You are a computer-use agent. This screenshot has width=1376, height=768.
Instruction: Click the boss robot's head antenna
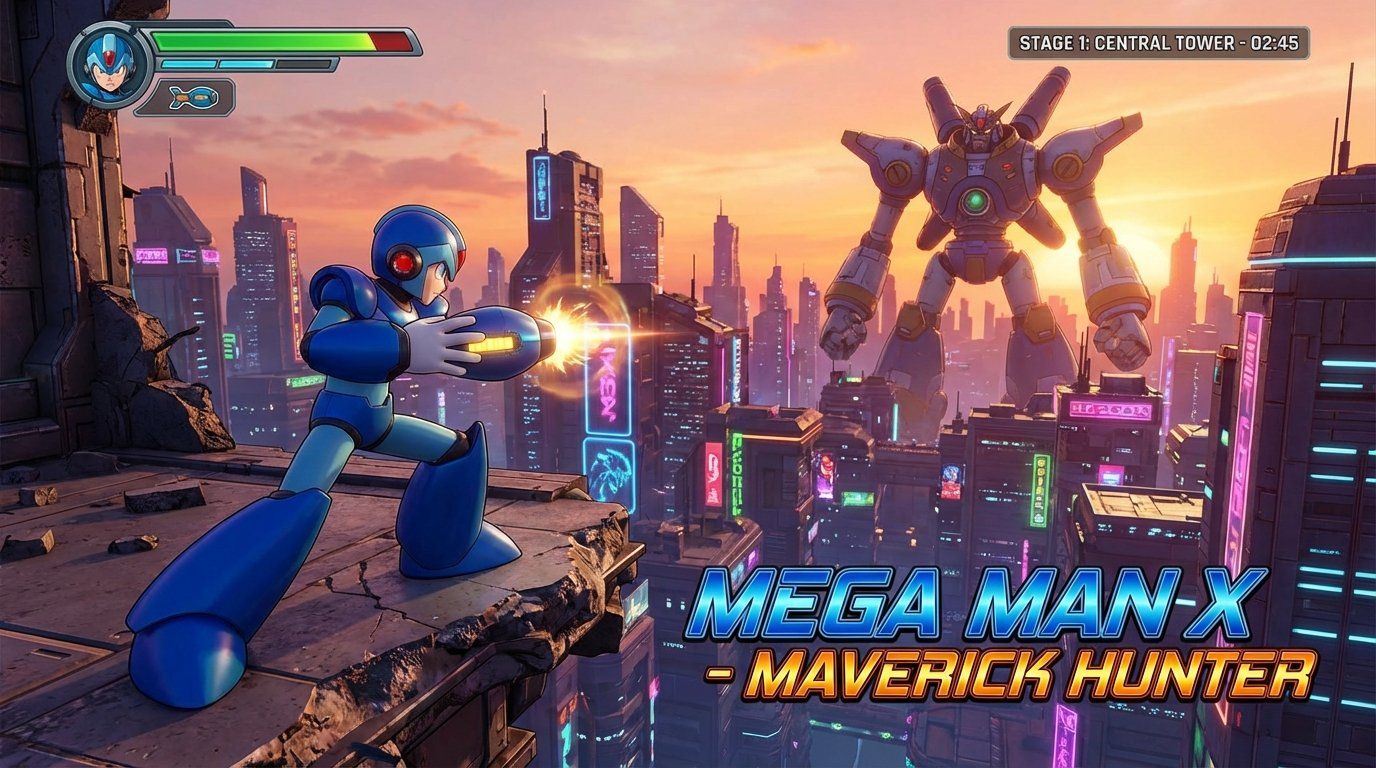981,107
